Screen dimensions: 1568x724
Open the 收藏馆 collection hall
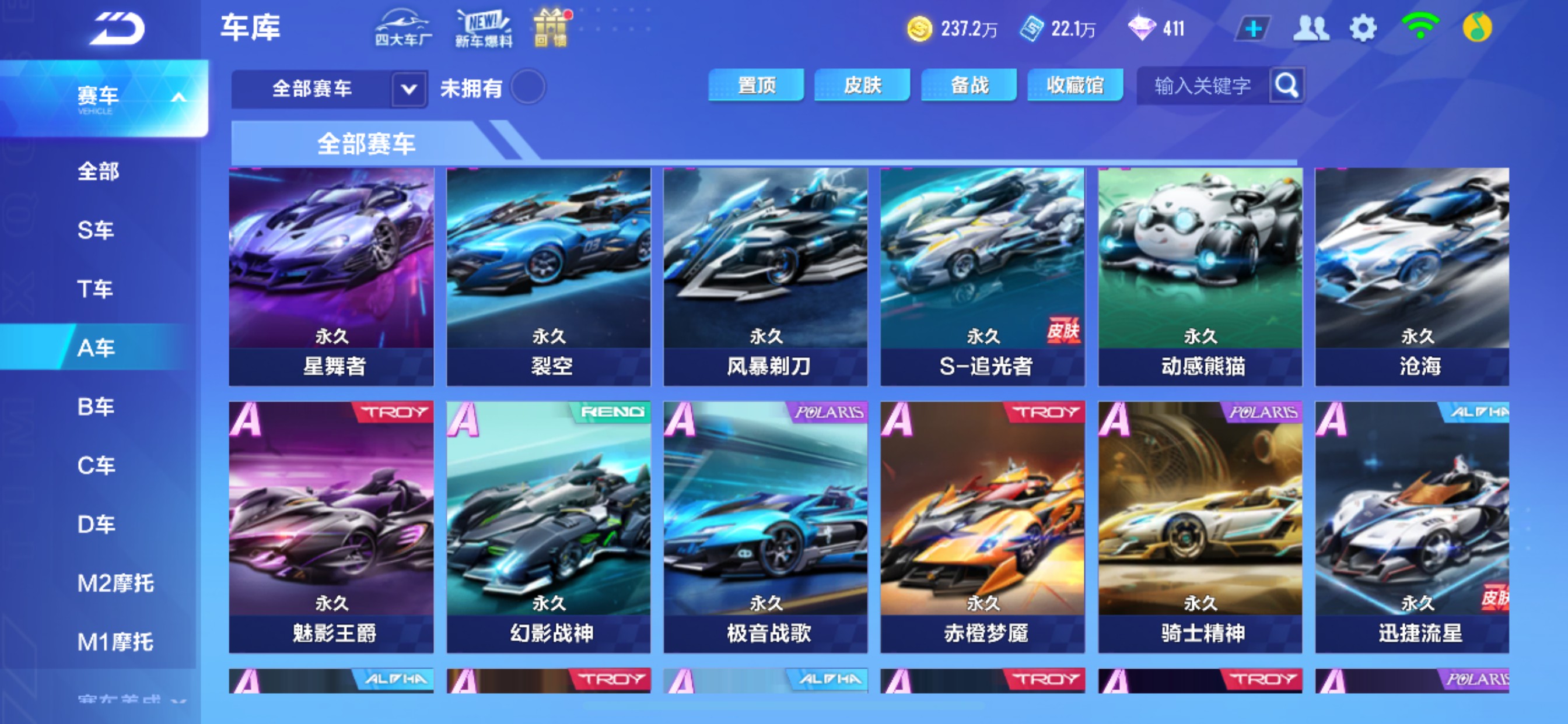point(1075,86)
